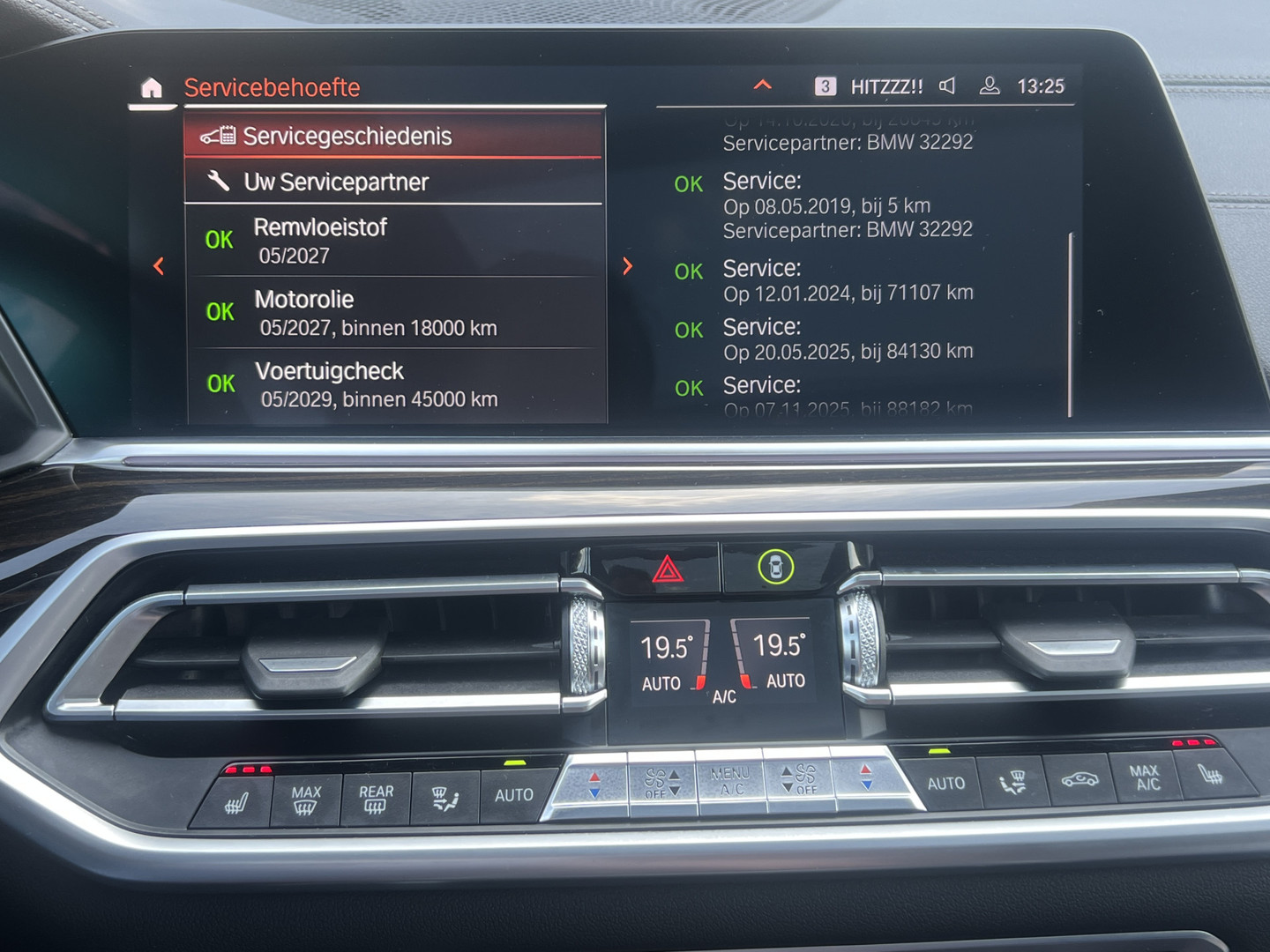Click the left orange arrow to change pane
The image size is (1270, 952).
coord(159,265)
